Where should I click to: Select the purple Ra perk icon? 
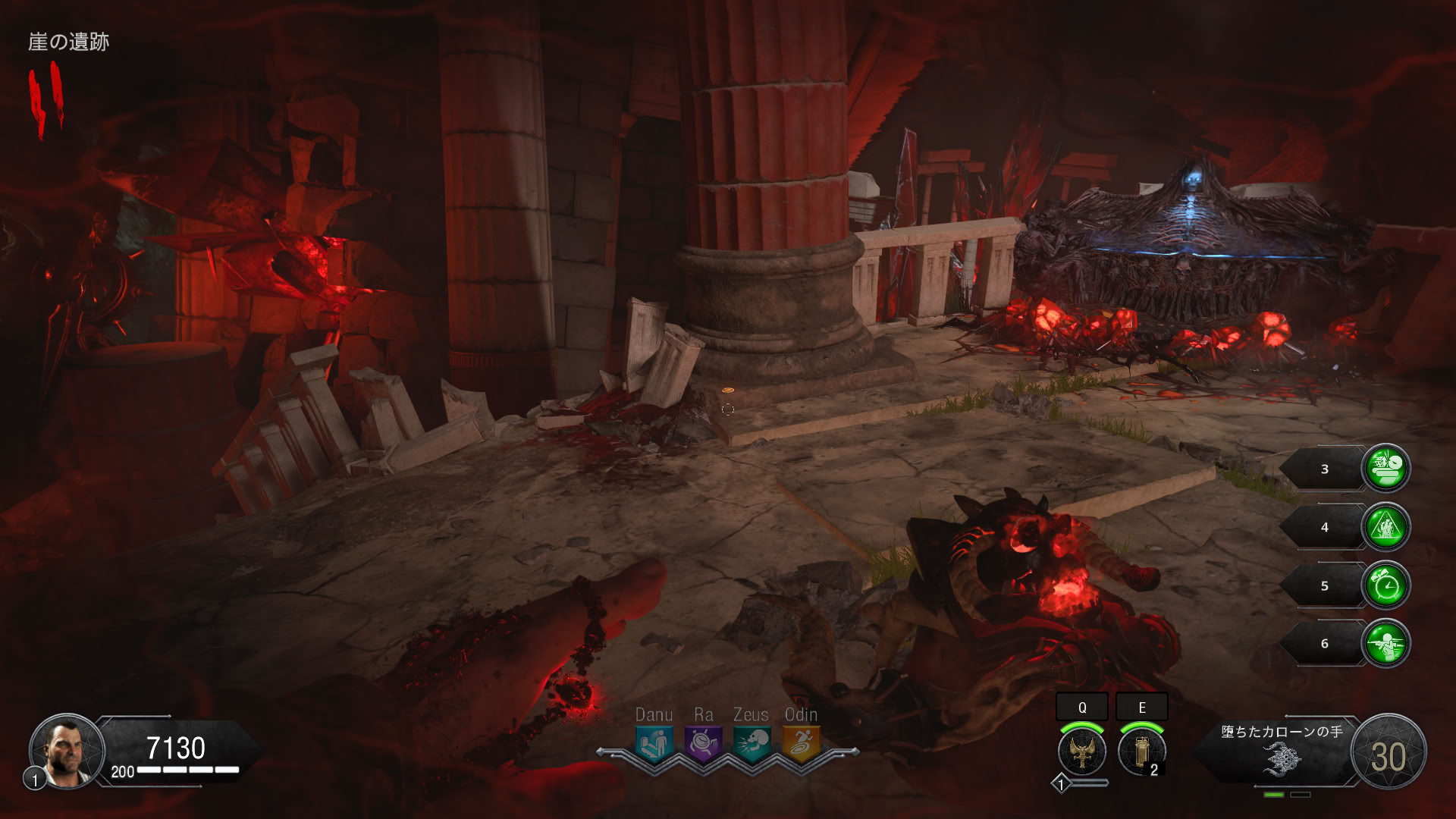(x=702, y=743)
